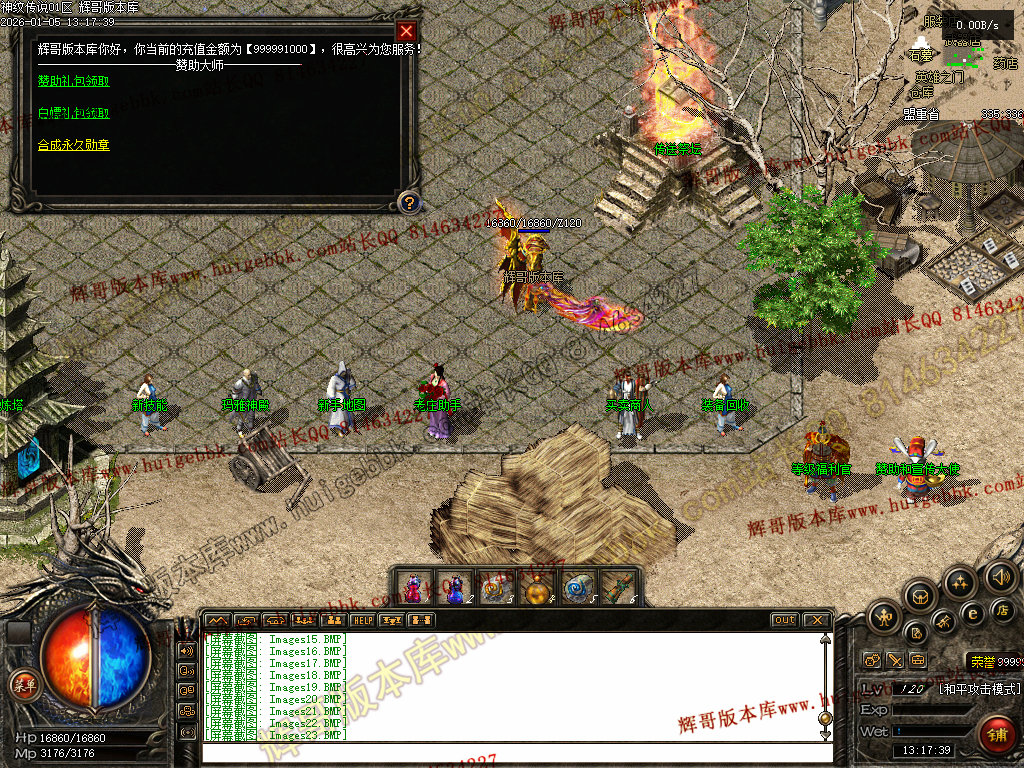Open the character equipment round button
Viewport: 1024px width, 768px height.
885,616
